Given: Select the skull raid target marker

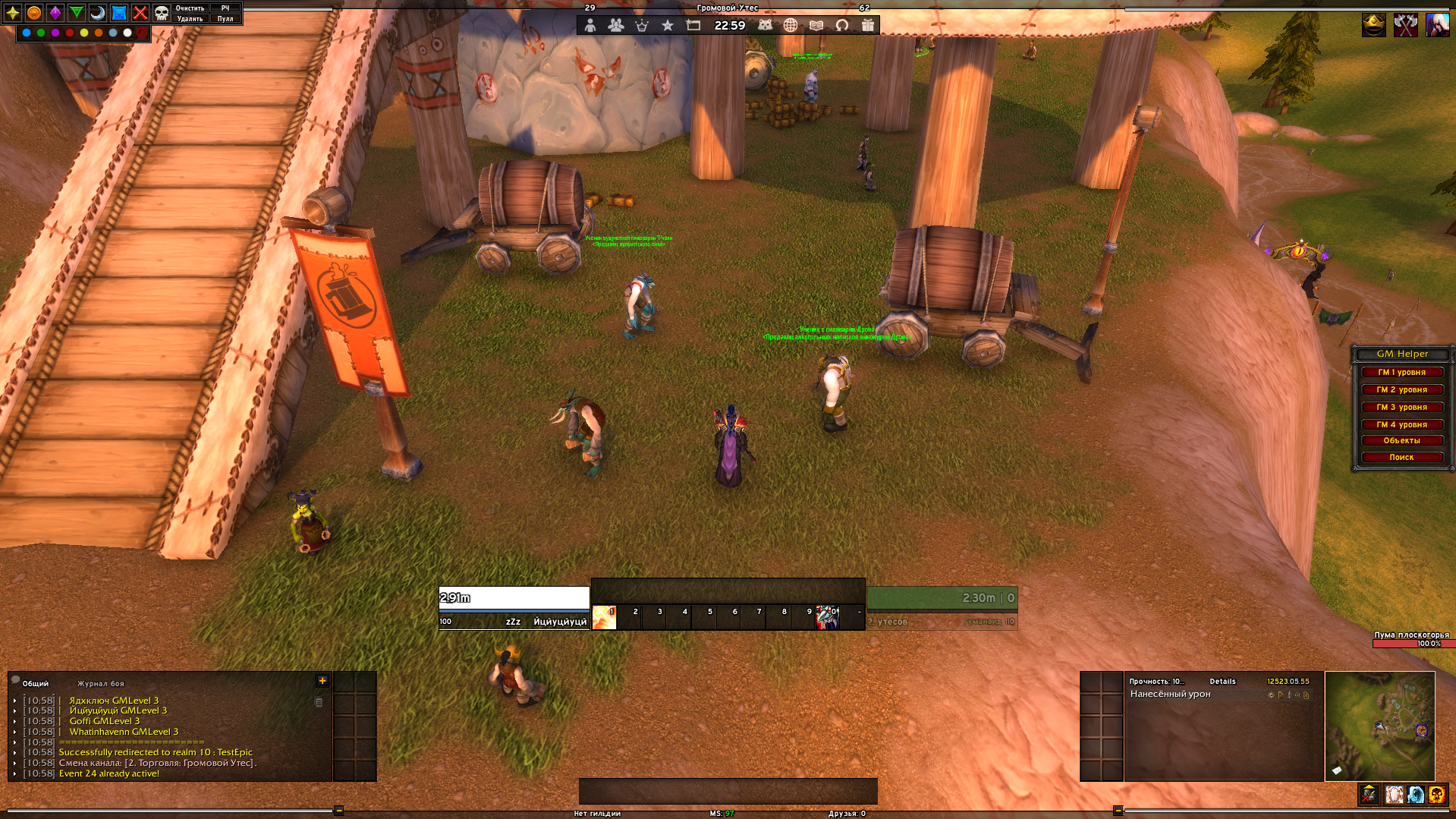Looking at the screenshot, I should click(162, 13).
